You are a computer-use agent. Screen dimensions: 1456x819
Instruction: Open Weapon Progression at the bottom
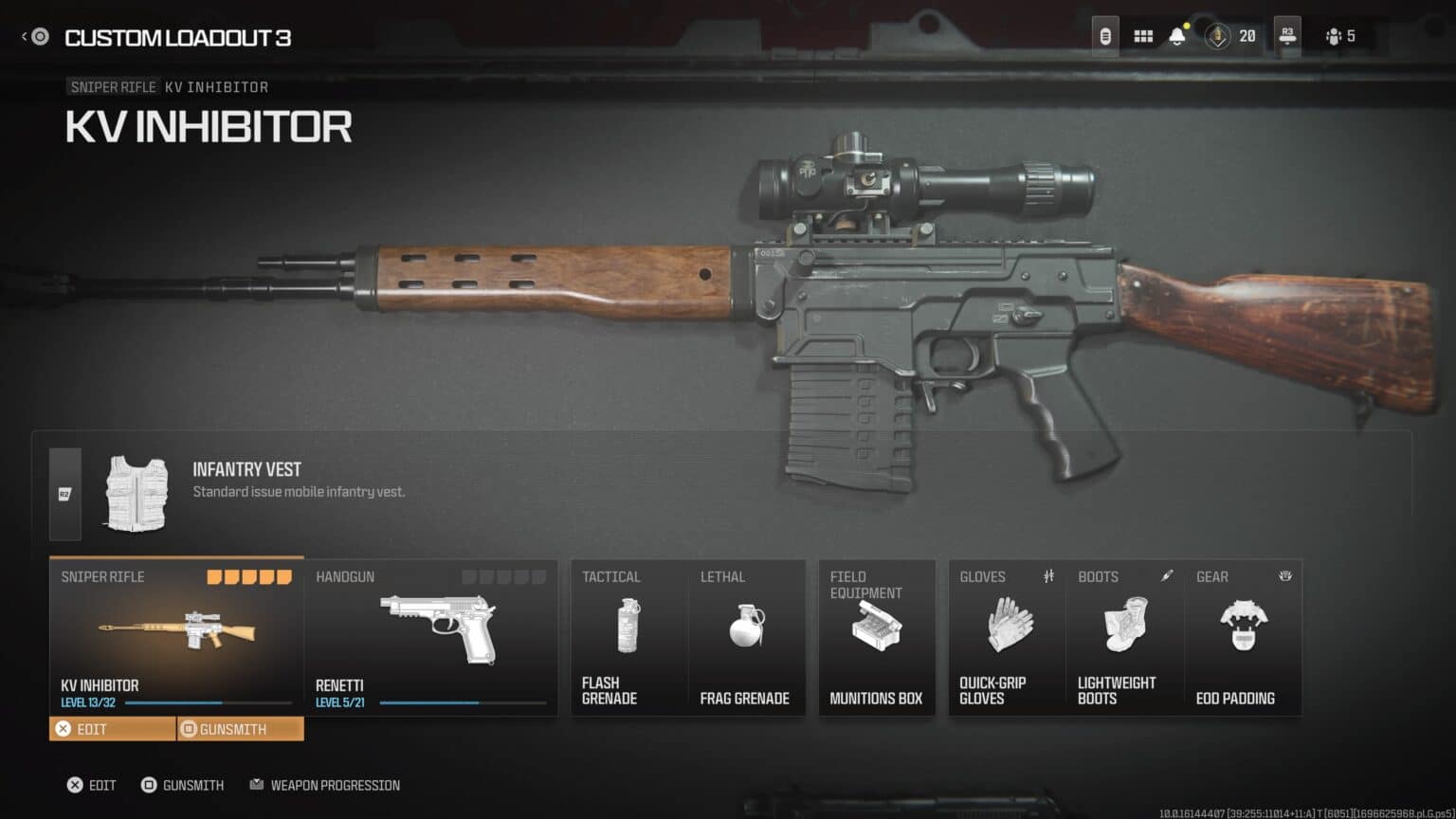(324, 785)
